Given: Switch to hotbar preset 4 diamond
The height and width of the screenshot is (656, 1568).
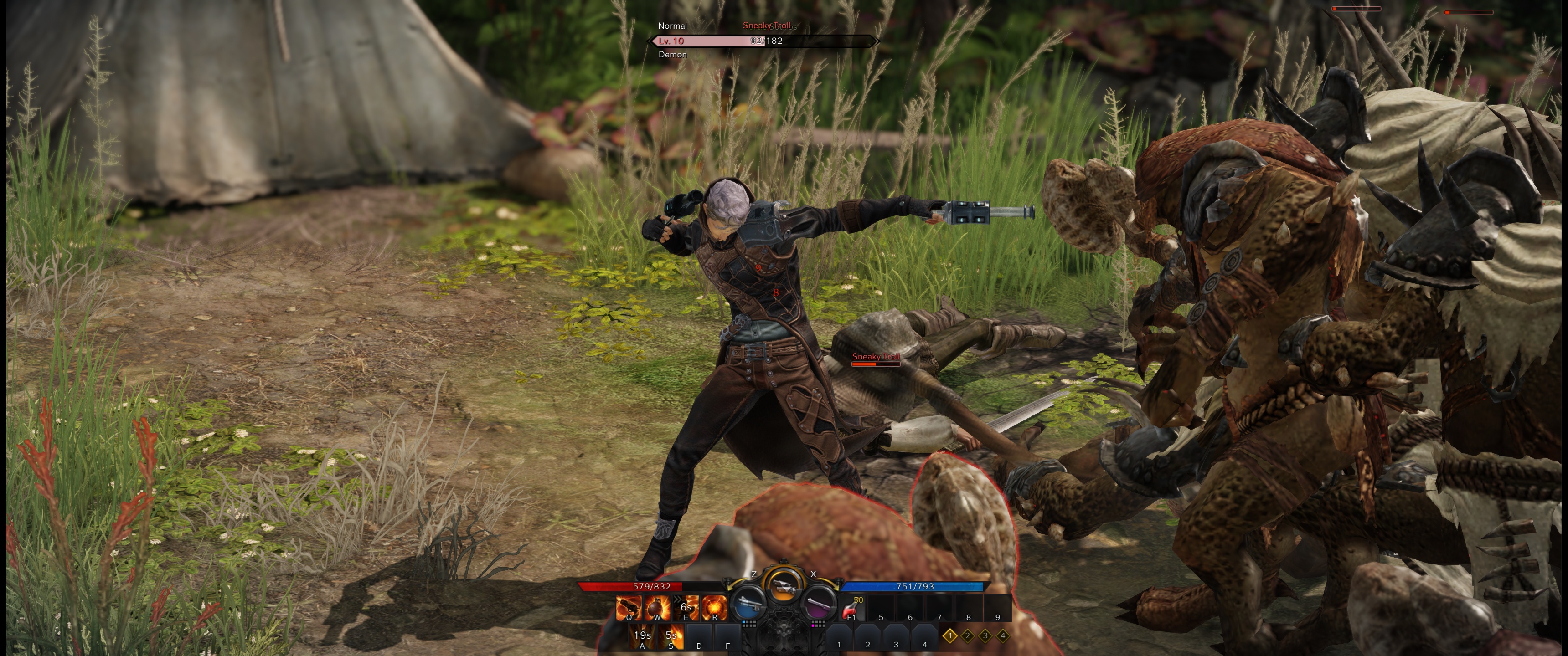Looking at the screenshot, I should click(1003, 636).
